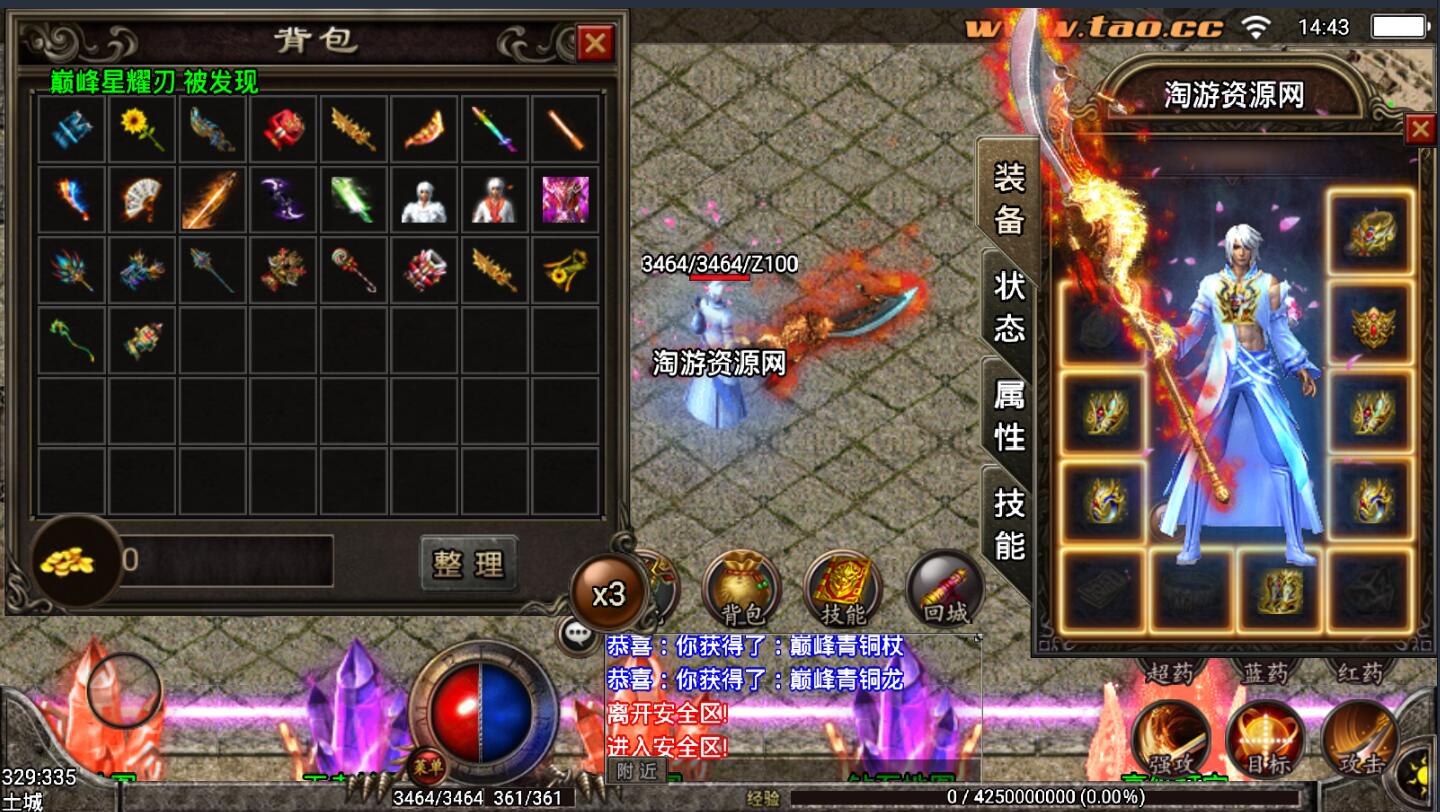Toggle the x3 speed button
Viewport: 1440px width, 812px height.
point(608,594)
